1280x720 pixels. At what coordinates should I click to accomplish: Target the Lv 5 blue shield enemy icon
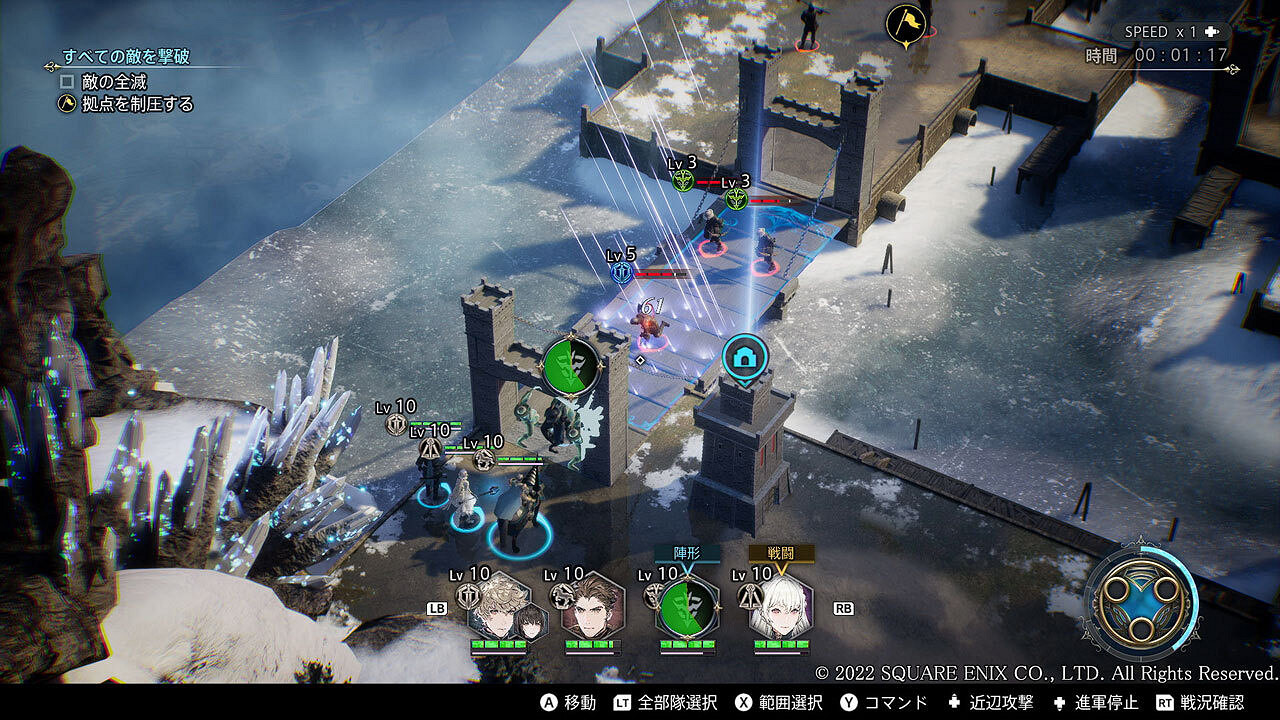point(622,272)
